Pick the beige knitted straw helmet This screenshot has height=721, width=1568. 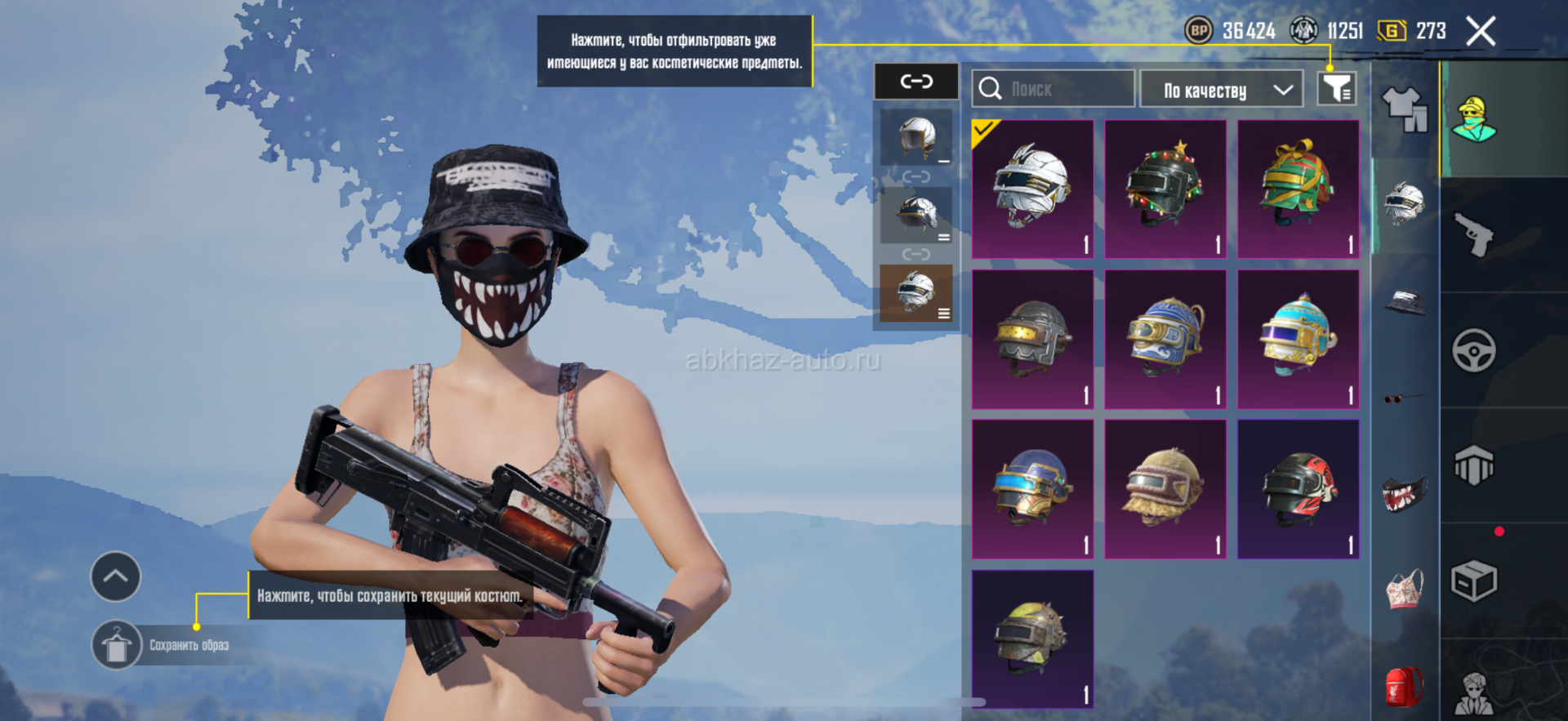pyautogui.click(x=1165, y=489)
